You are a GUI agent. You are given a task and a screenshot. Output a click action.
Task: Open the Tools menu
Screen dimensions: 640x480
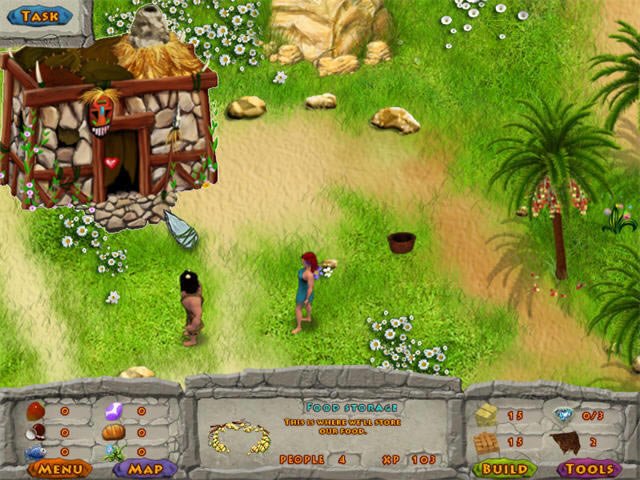[588, 467]
